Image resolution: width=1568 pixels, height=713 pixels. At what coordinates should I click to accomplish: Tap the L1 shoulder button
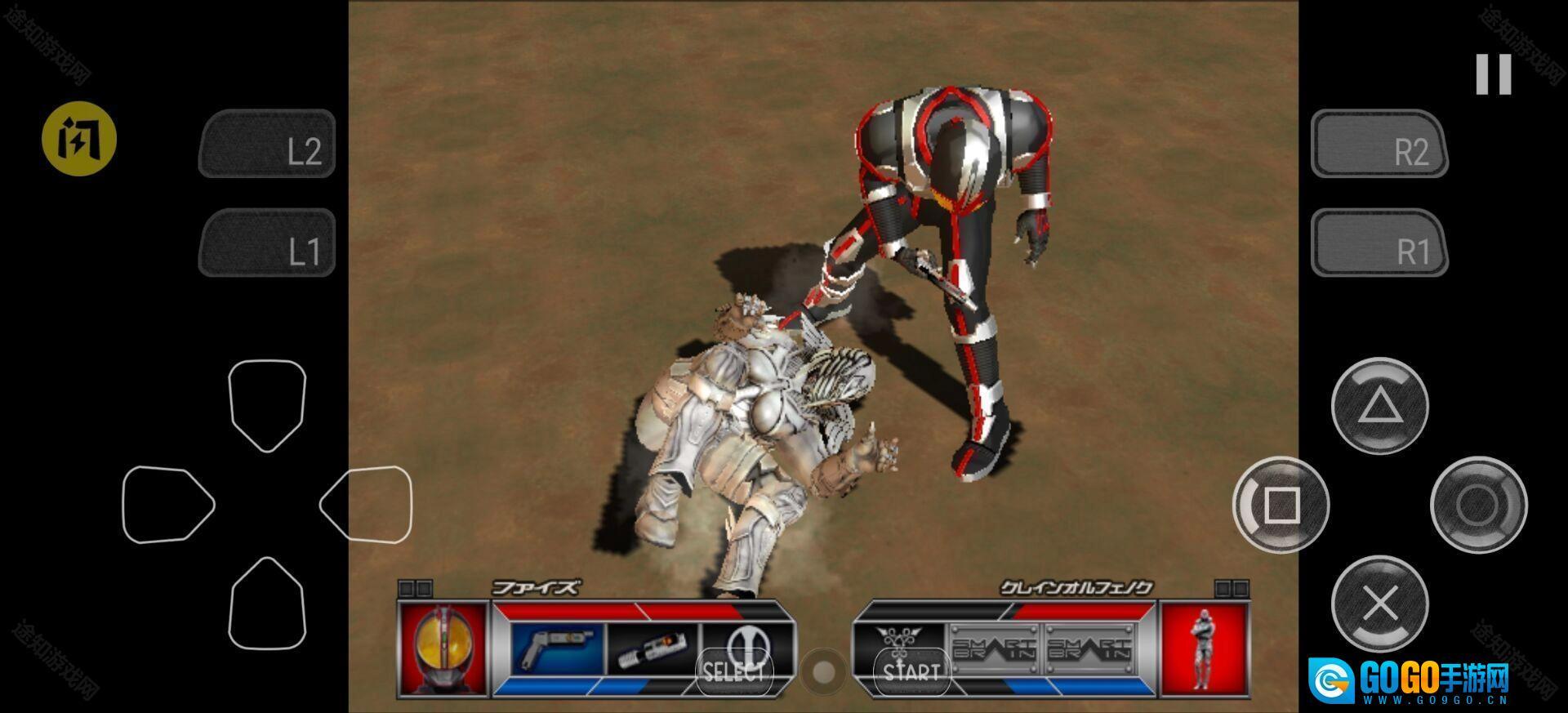(267, 243)
